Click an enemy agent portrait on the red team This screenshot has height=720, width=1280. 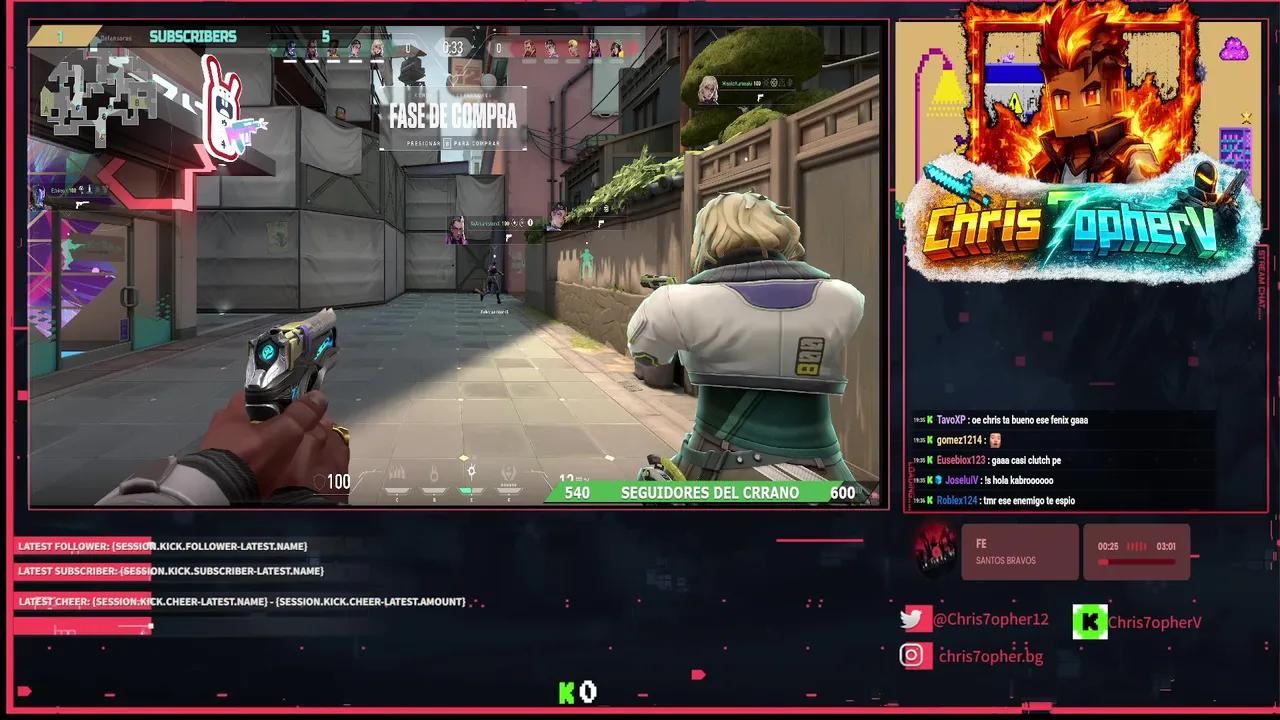(530, 46)
